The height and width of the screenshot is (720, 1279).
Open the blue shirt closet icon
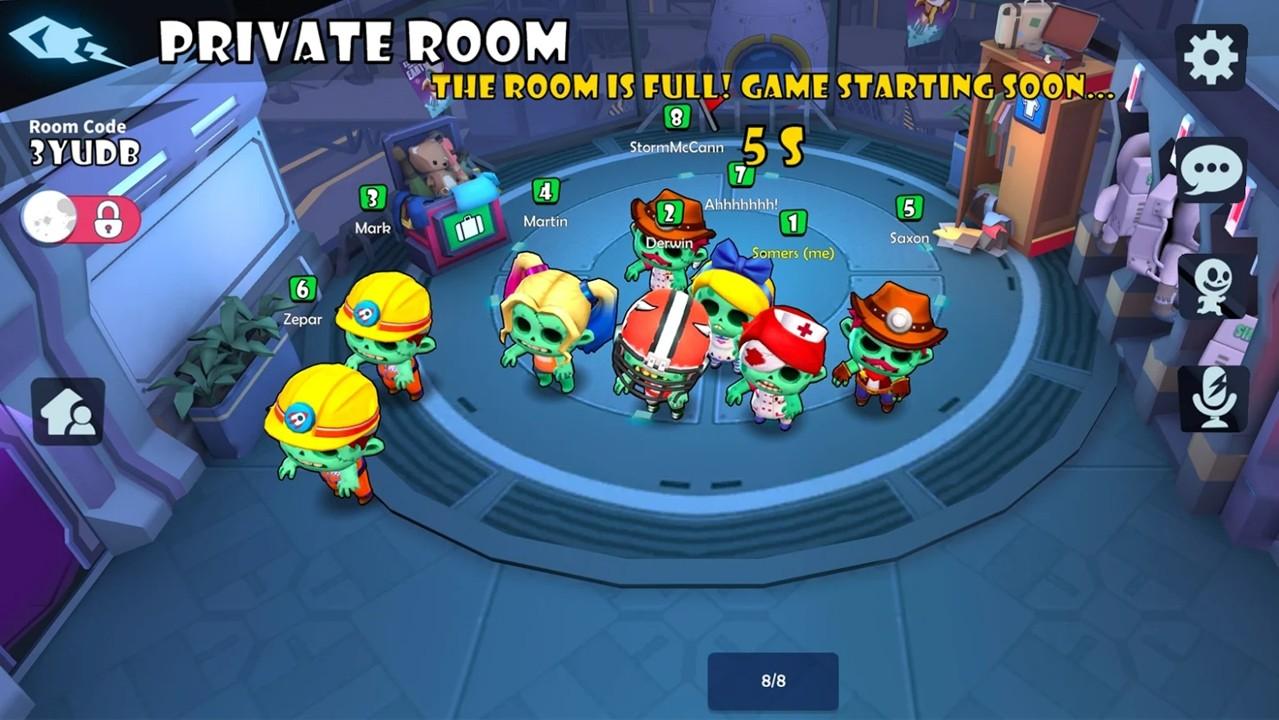pos(1031,111)
